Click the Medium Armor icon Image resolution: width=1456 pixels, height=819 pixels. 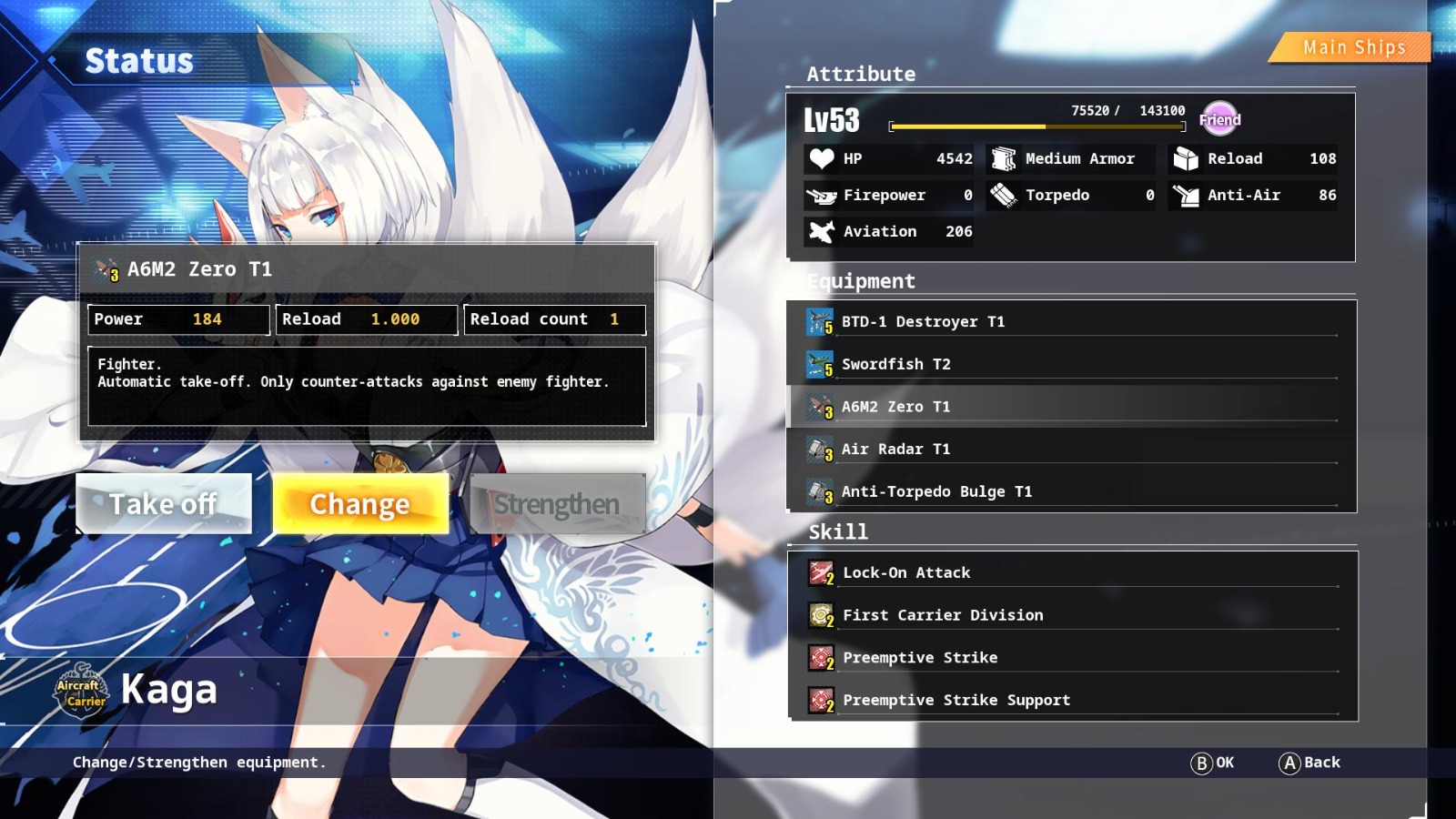click(1004, 158)
